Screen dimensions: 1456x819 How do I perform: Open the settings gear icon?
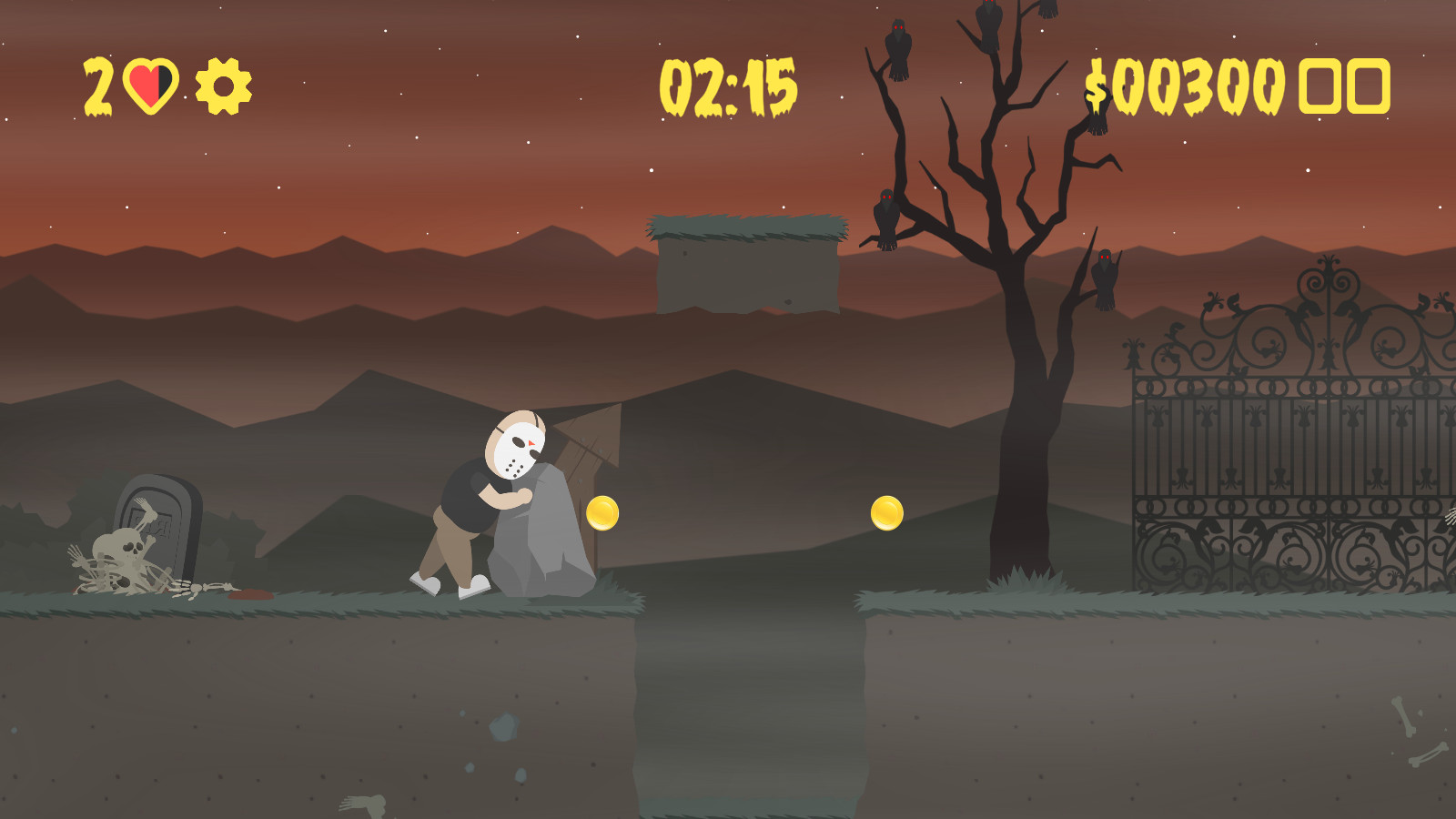coord(223,86)
